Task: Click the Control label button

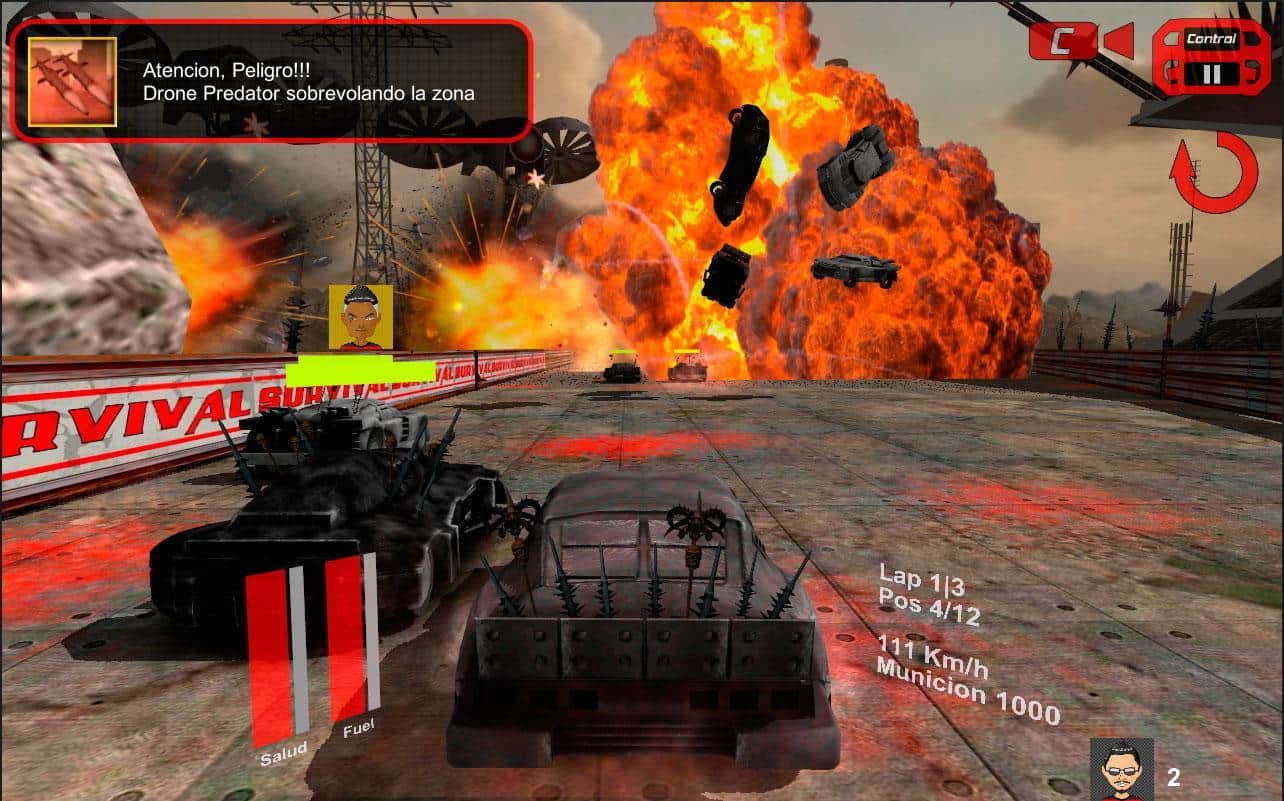Action: (1213, 38)
